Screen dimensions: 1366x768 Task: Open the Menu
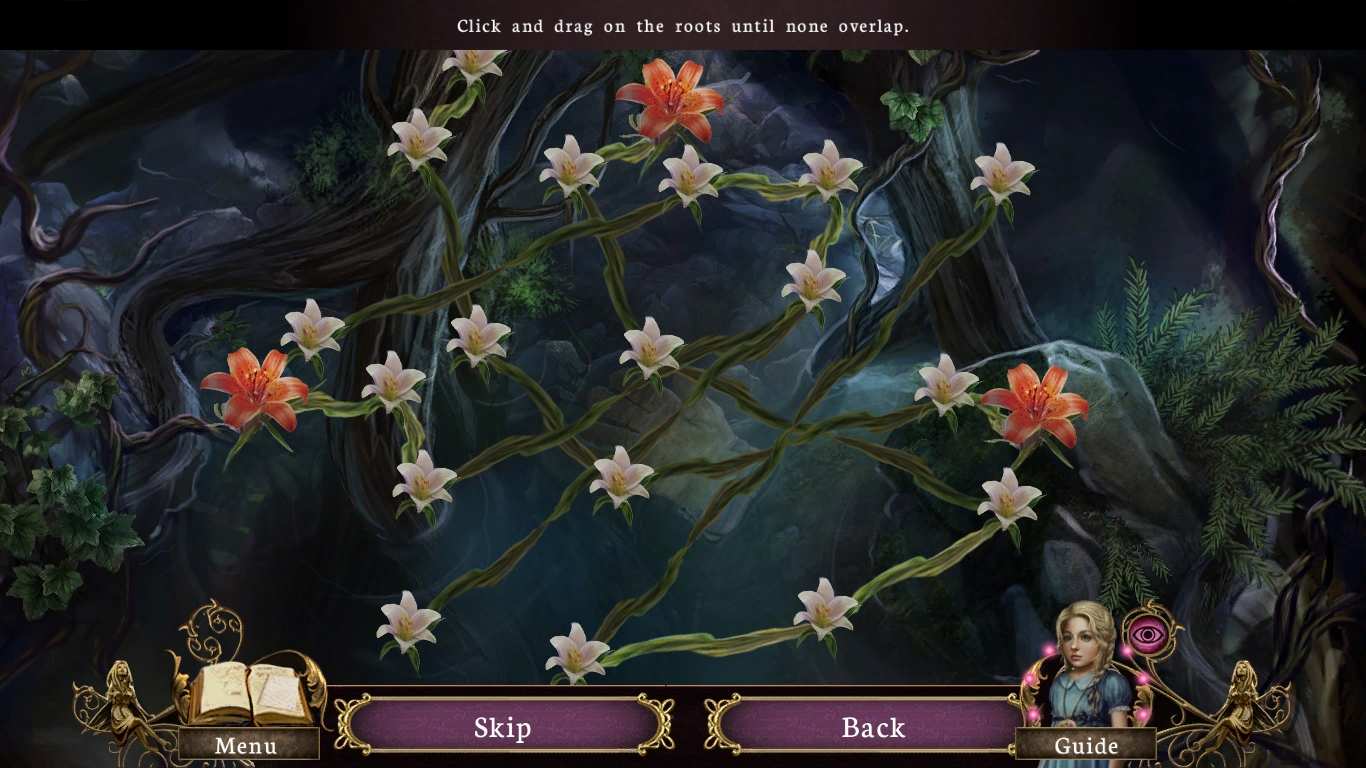pyautogui.click(x=245, y=746)
